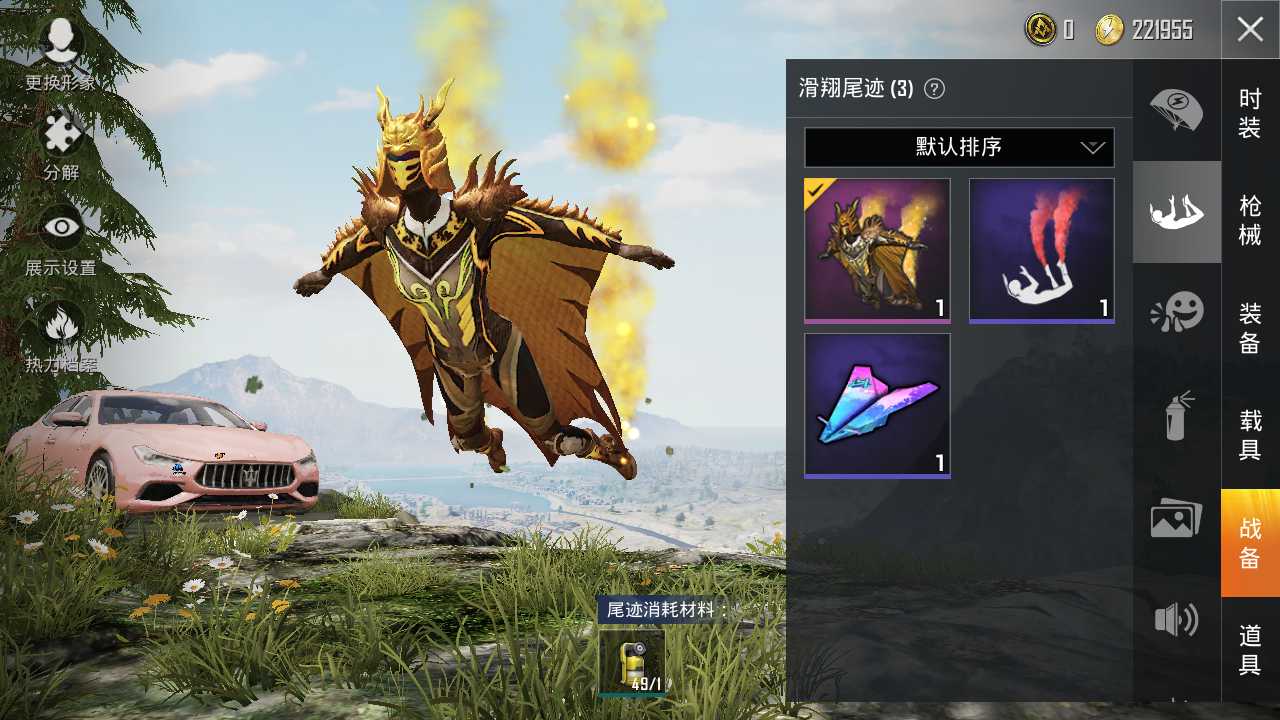Switch to the emote smiley subcategory

point(1176,313)
